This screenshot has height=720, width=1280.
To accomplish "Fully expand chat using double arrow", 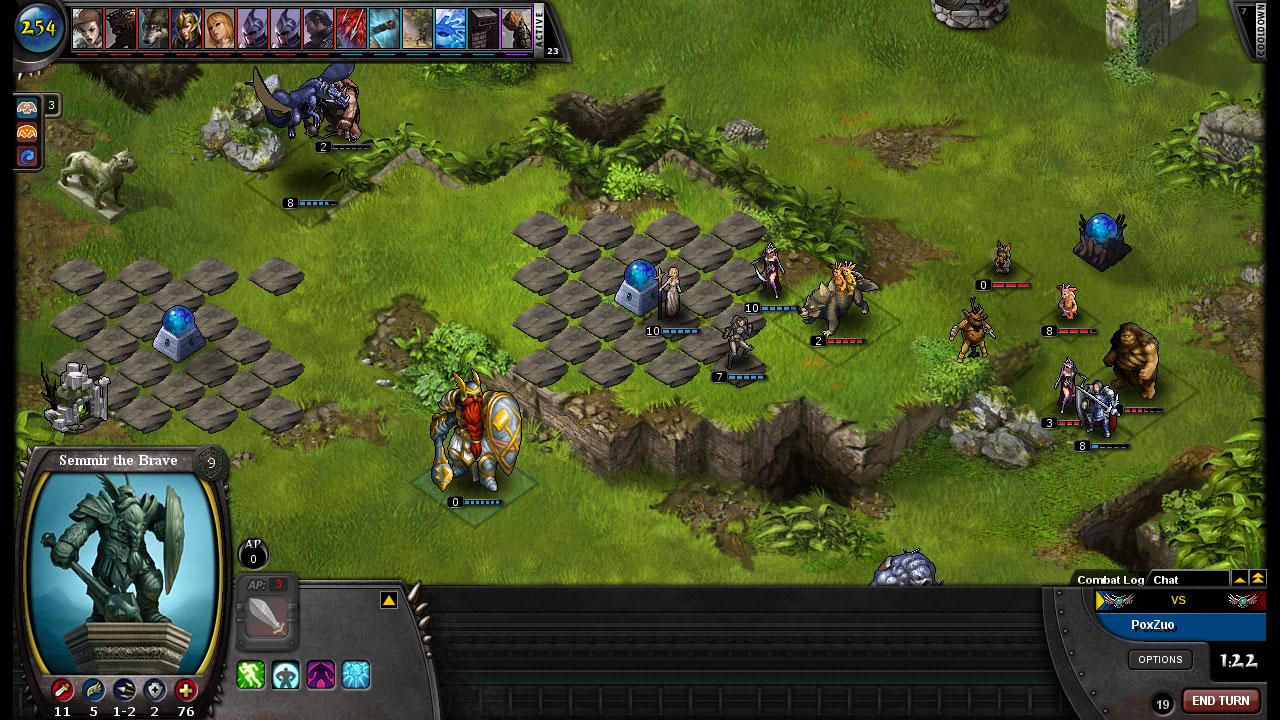I will [x=1259, y=578].
